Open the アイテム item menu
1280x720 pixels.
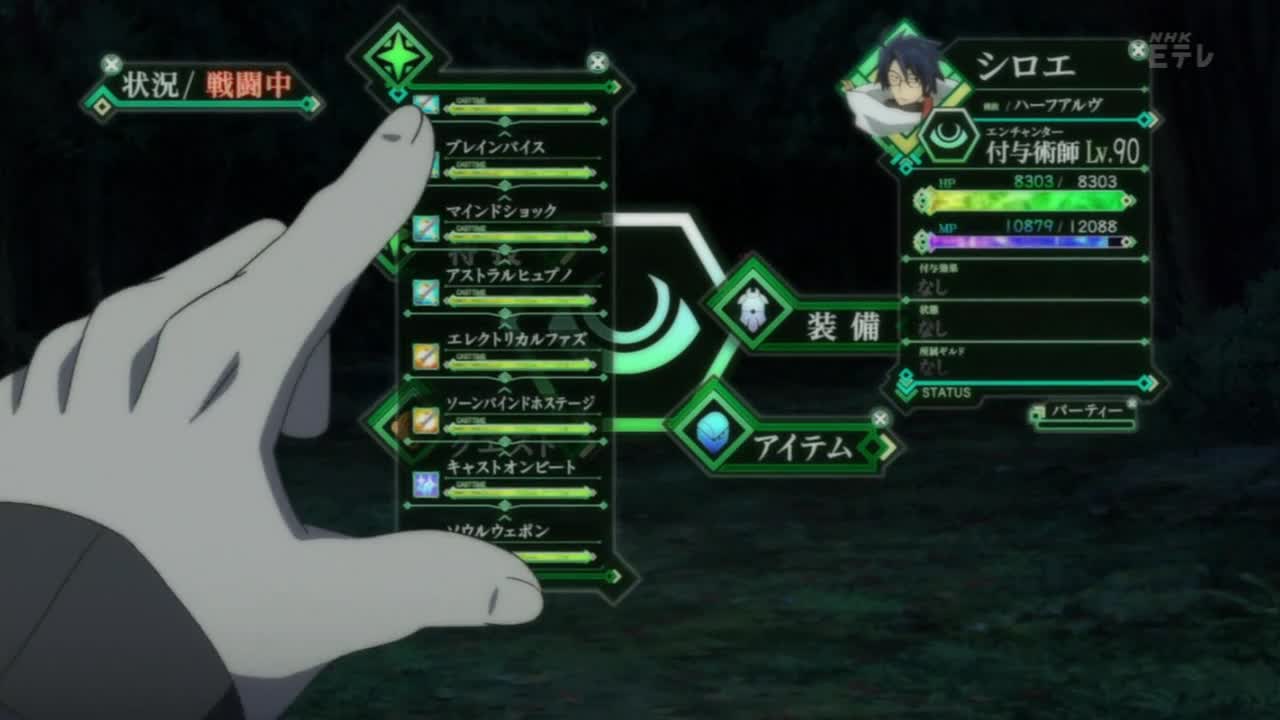point(804,446)
